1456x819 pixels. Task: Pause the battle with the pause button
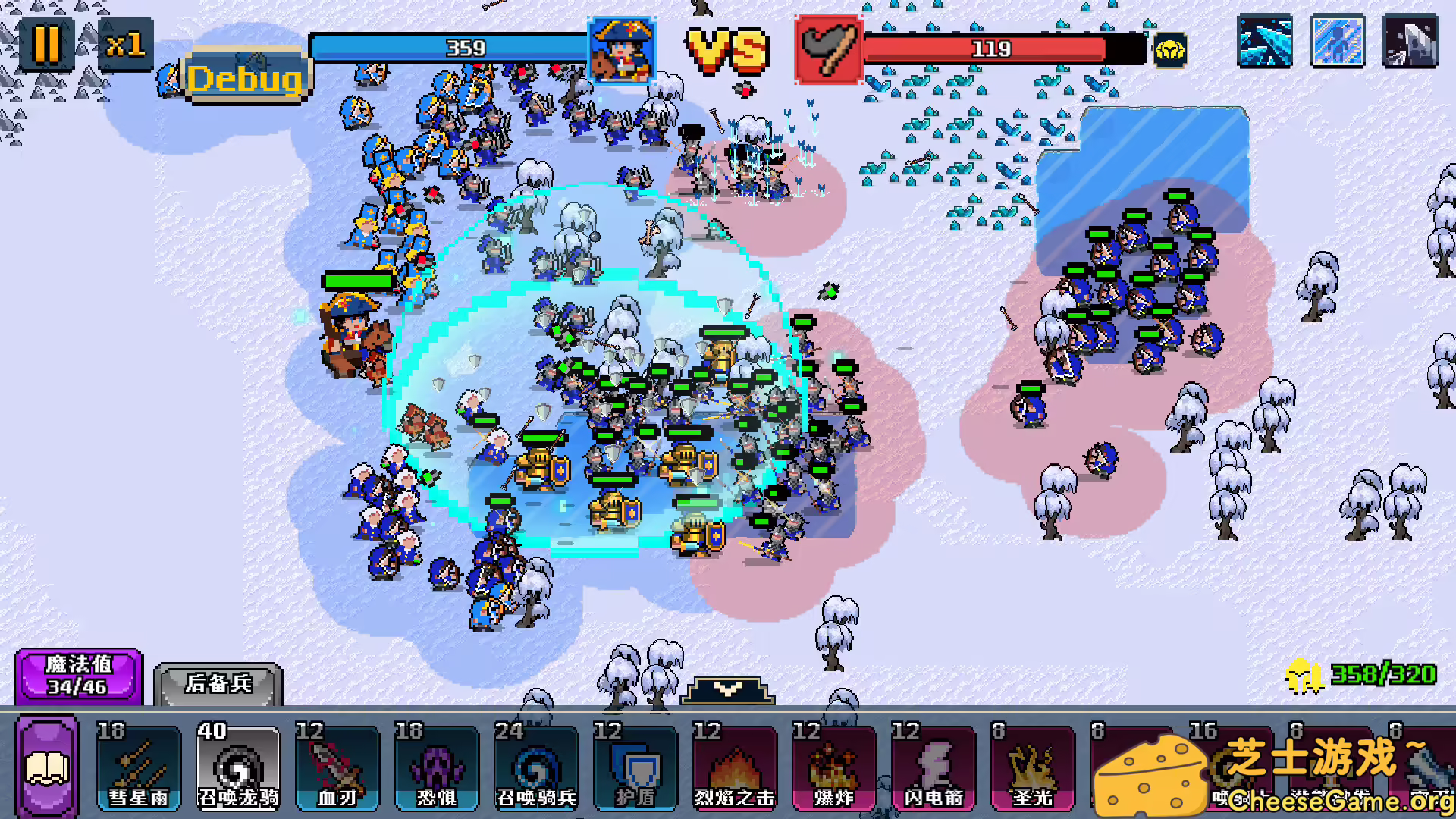coord(47,43)
